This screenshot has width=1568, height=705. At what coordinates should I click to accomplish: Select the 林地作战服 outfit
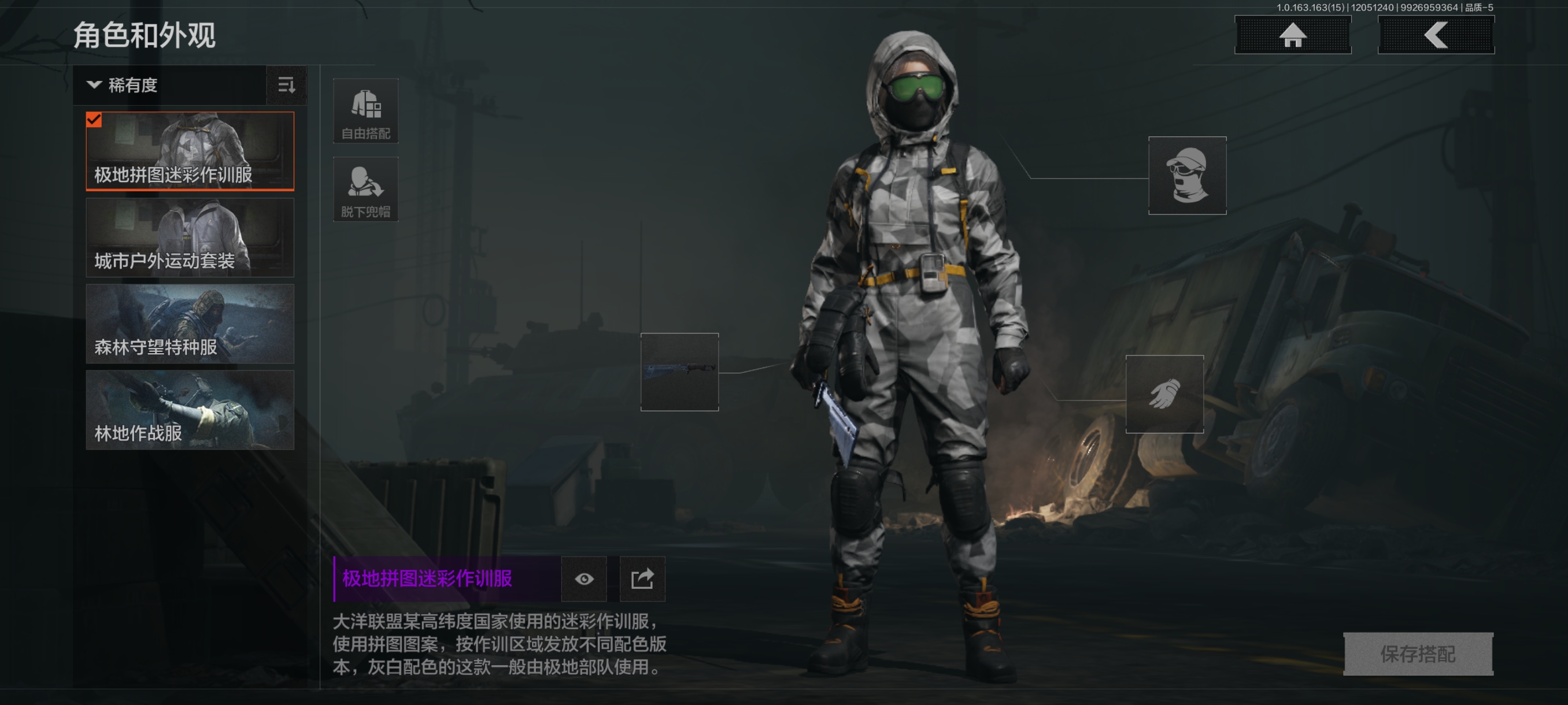pos(190,410)
